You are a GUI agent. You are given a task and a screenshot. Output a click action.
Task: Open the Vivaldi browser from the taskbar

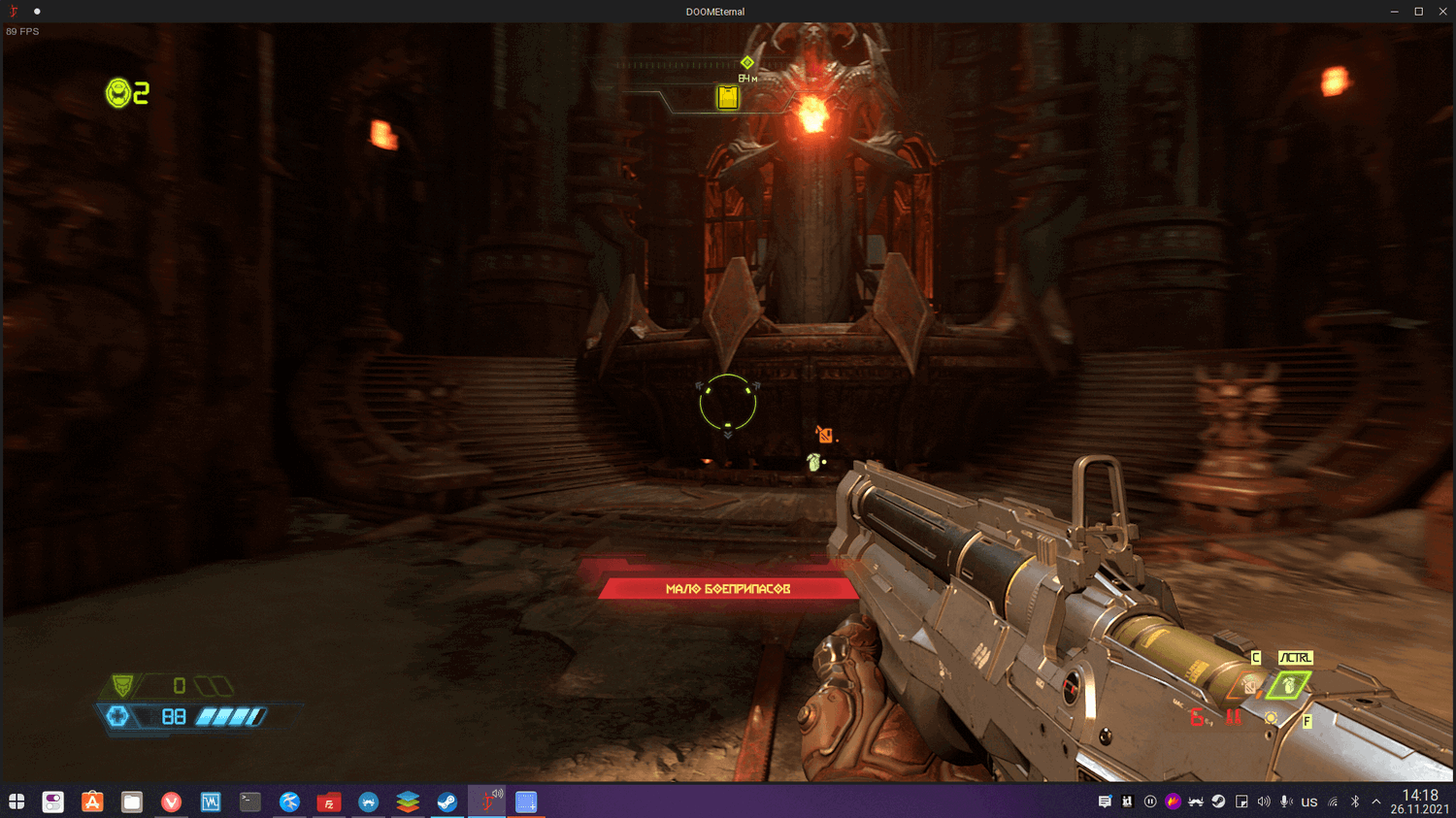[x=171, y=802]
